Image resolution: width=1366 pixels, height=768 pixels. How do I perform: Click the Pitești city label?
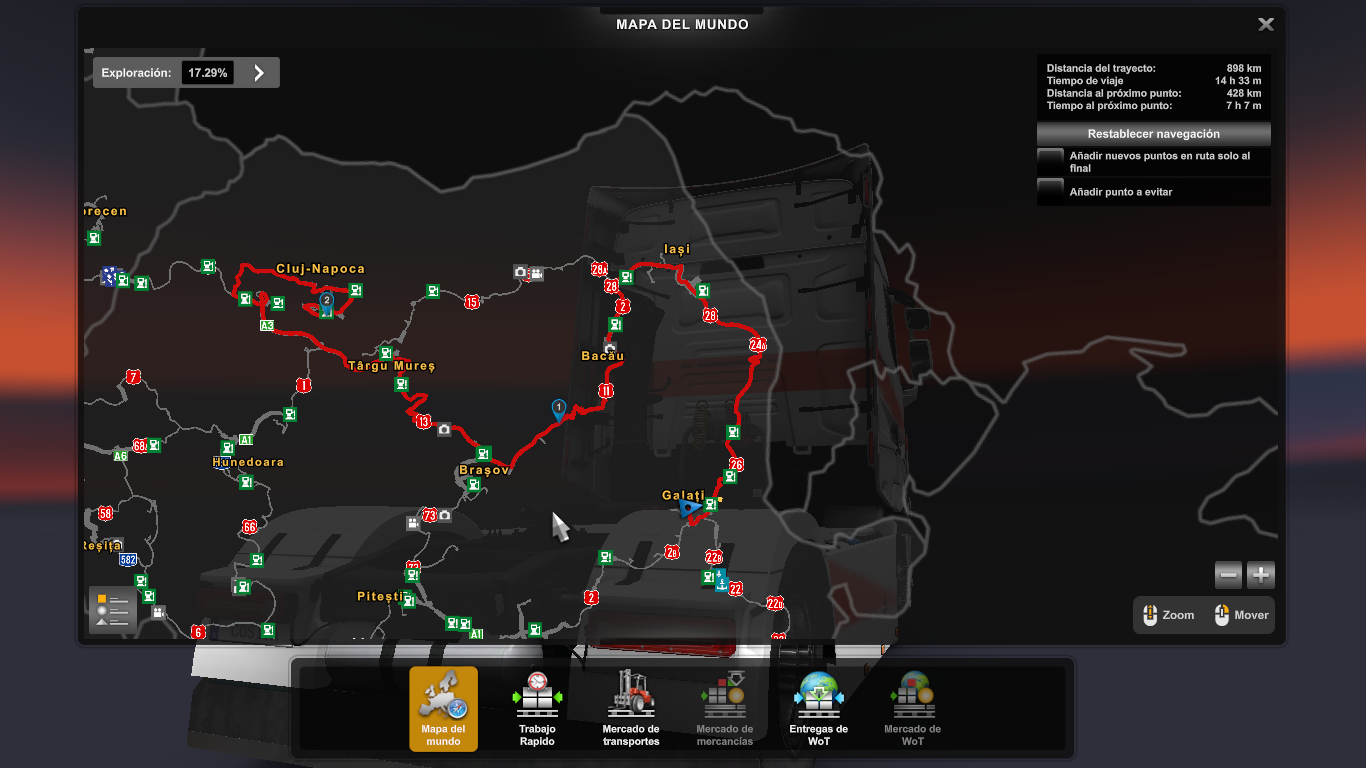coord(384,597)
